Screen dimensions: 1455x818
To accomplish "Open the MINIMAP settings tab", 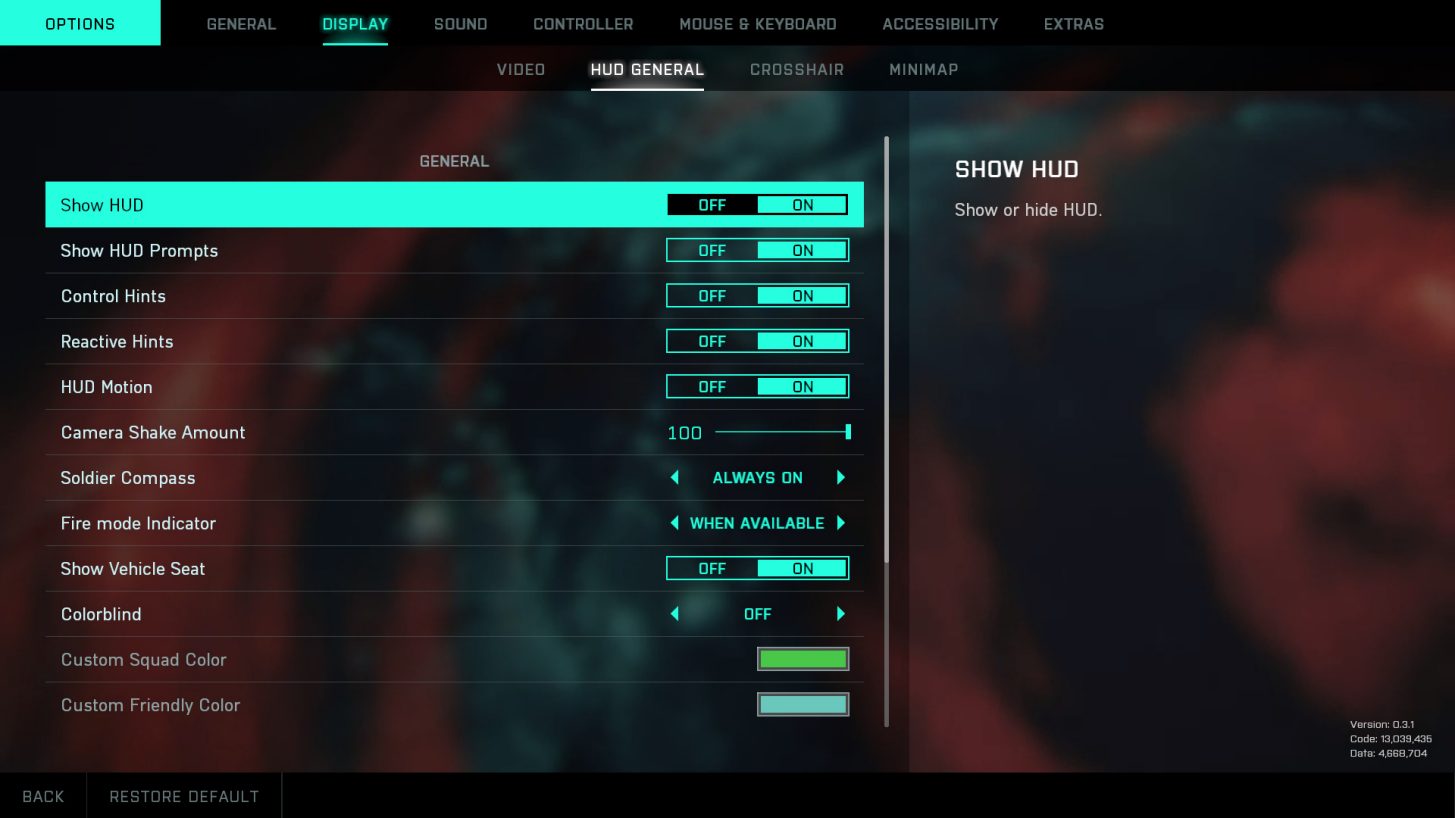I will (x=923, y=69).
